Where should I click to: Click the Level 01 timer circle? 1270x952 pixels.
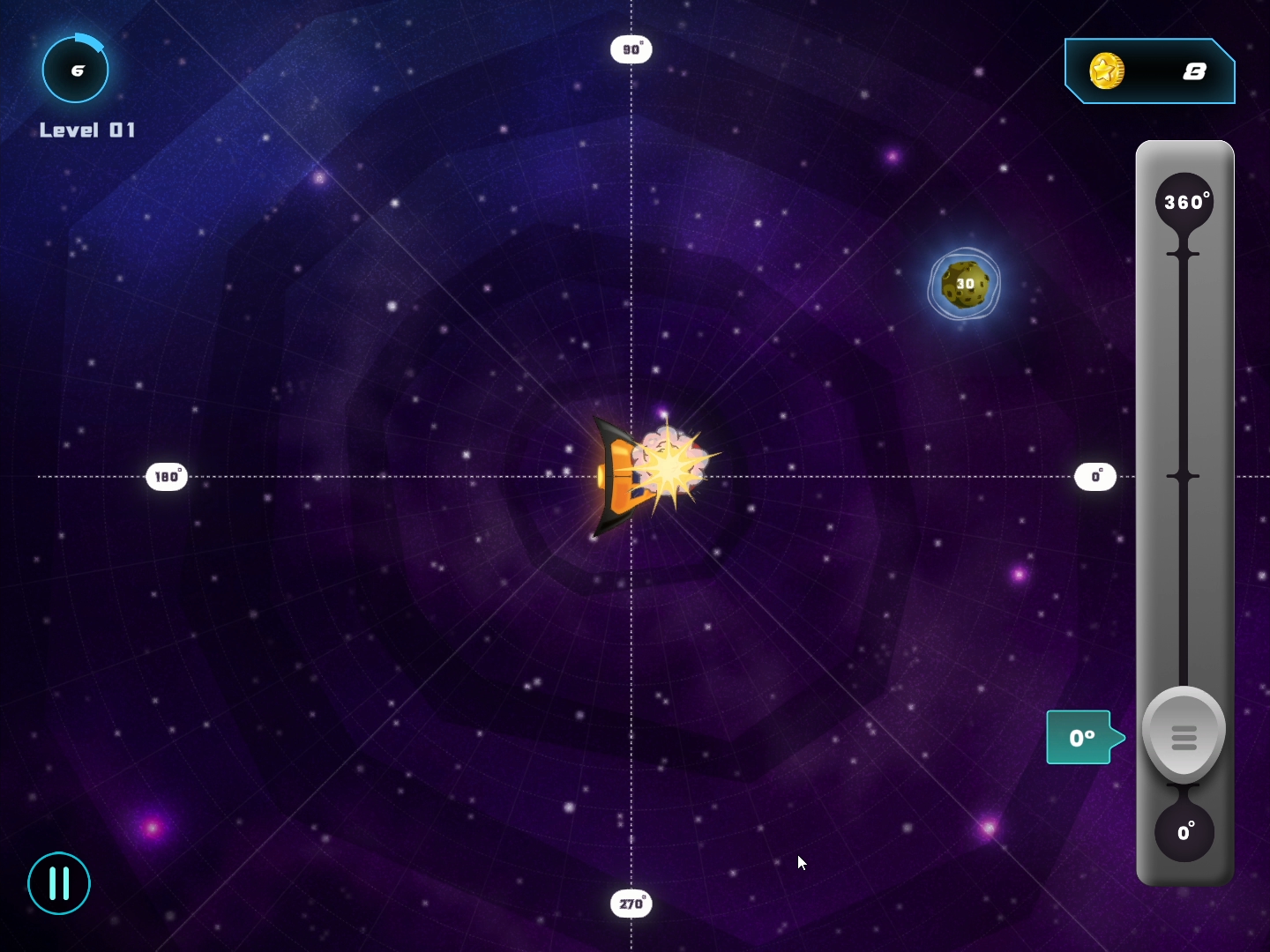click(76, 69)
